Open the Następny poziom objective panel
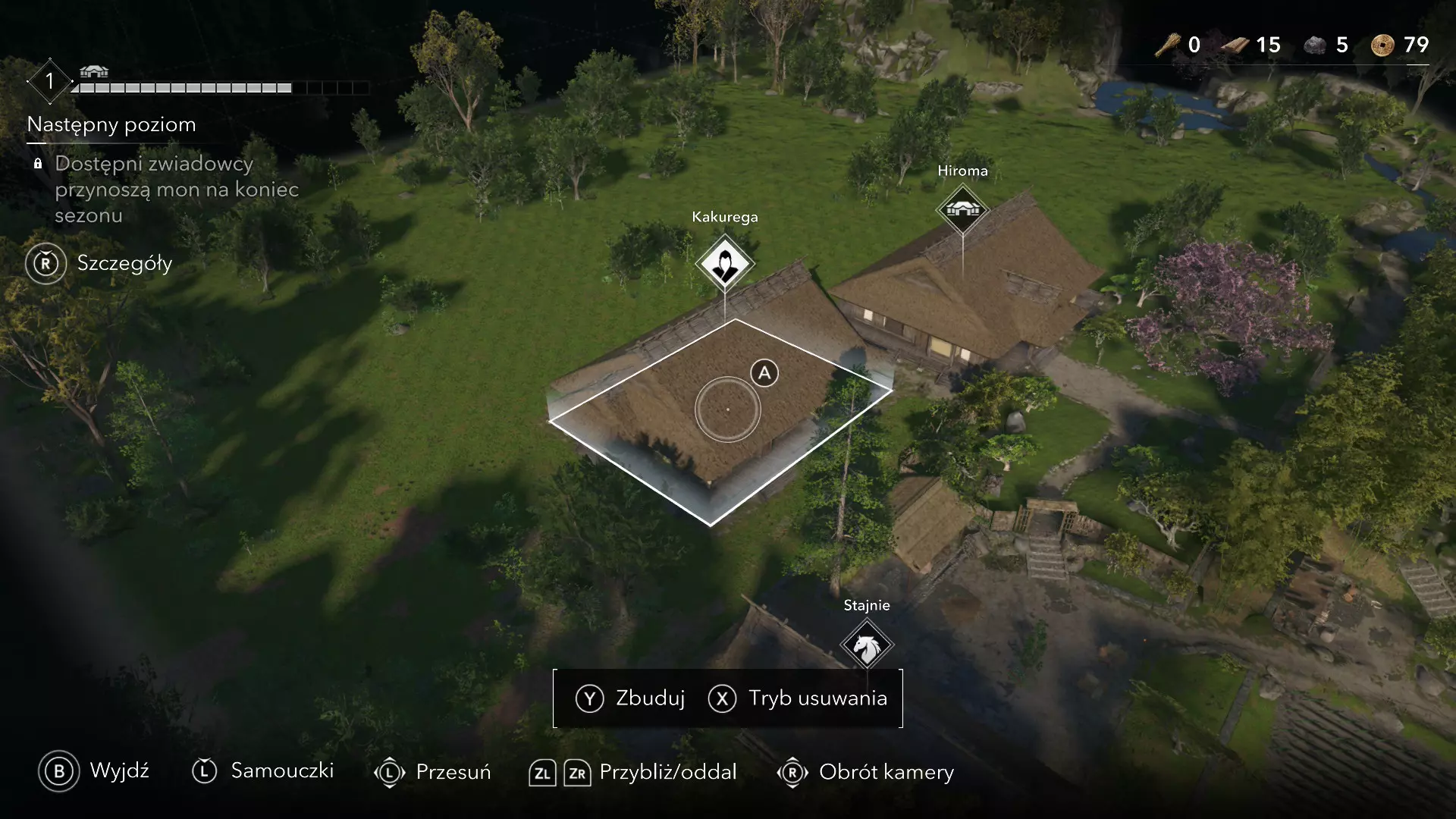 point(111,125)
